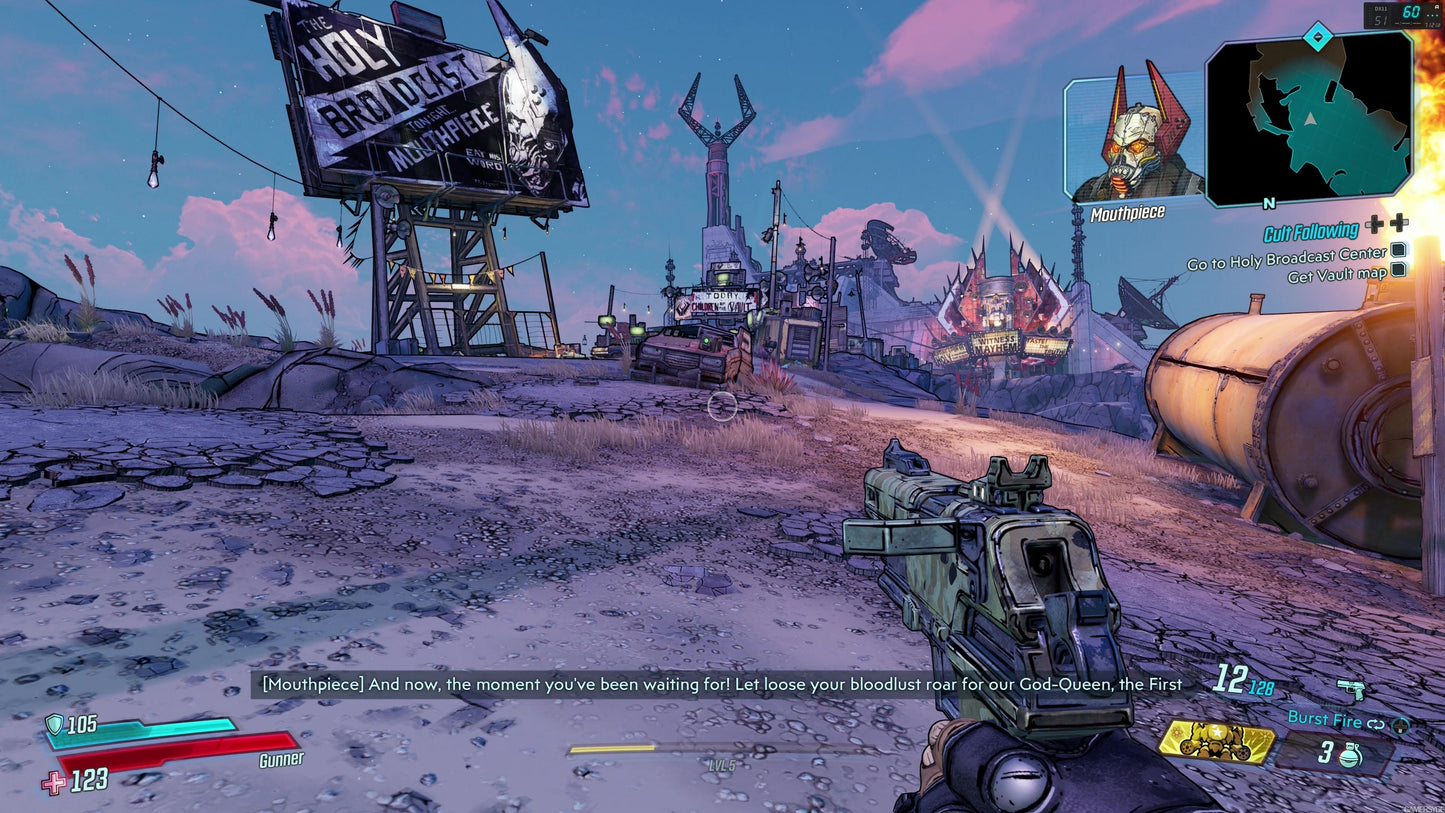Open the minimap in the corner
The height and width of the screenshot is (813, 1445).
[x=1308, y=118]
